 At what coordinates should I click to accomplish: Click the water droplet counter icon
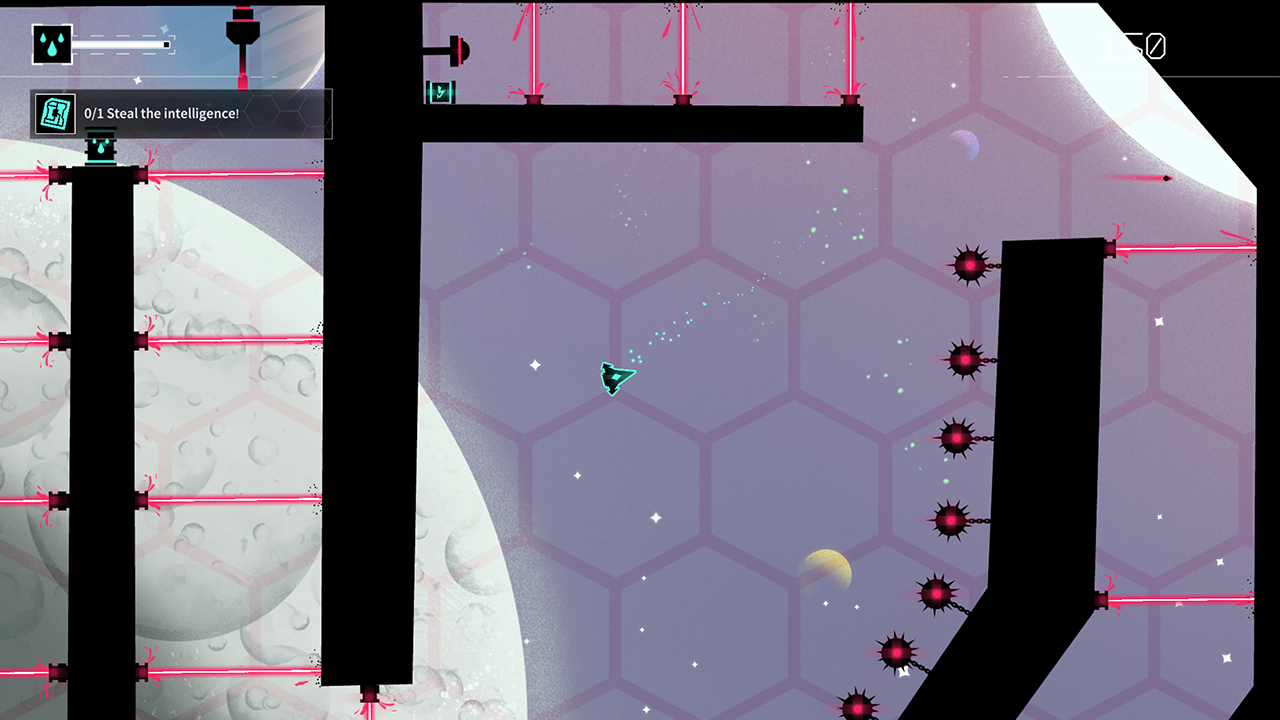[x=50, y=44]
